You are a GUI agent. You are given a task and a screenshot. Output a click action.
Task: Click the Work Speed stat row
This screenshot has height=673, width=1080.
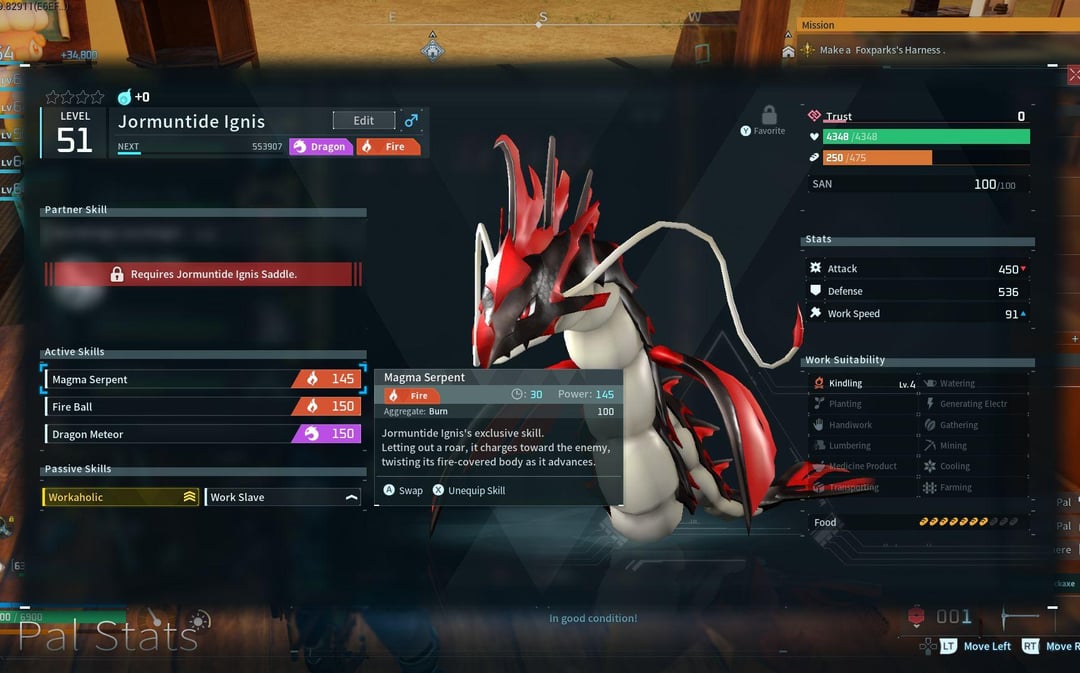click(918, 314)
